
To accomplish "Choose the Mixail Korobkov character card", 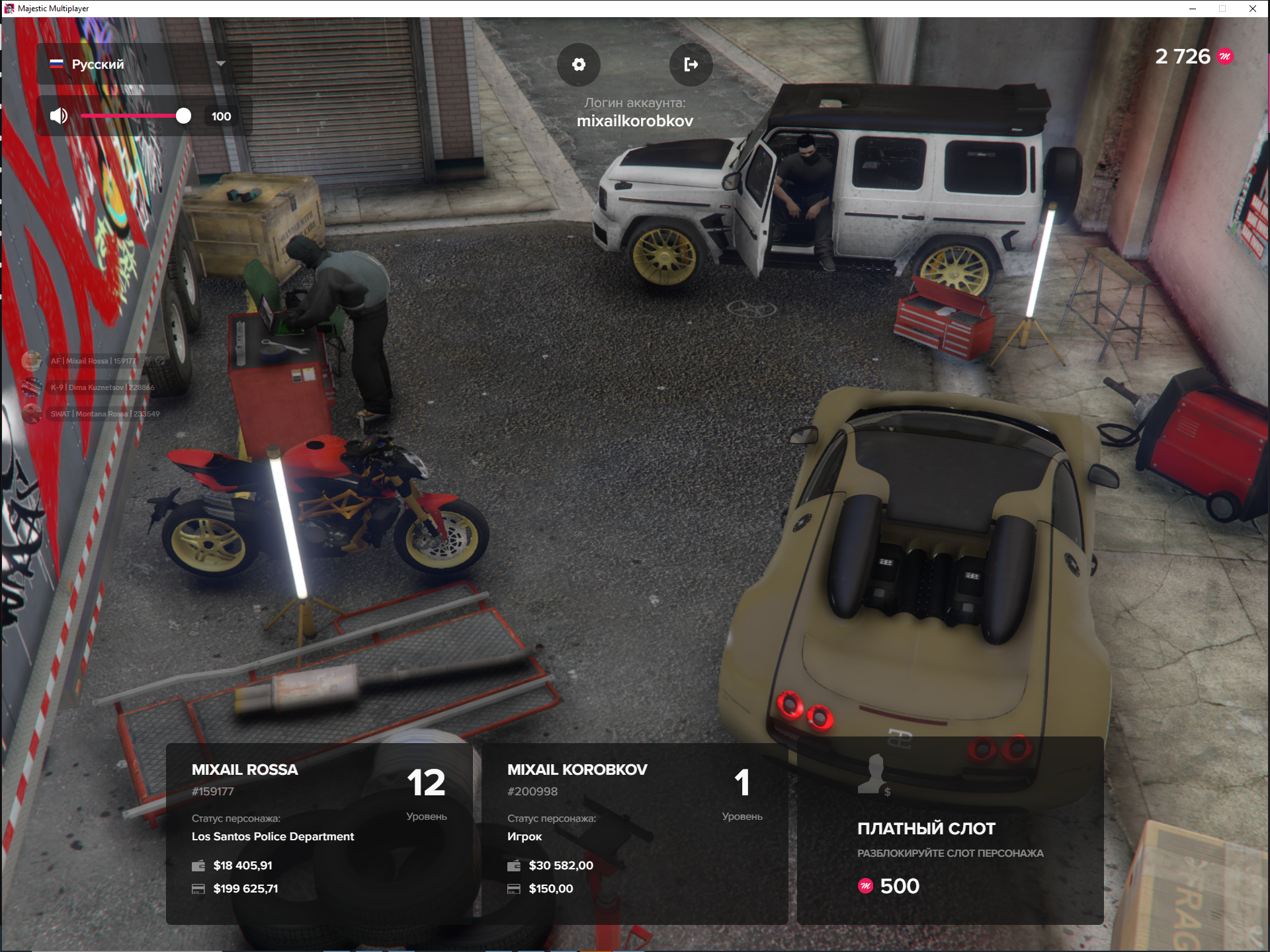I will [634, 833].
